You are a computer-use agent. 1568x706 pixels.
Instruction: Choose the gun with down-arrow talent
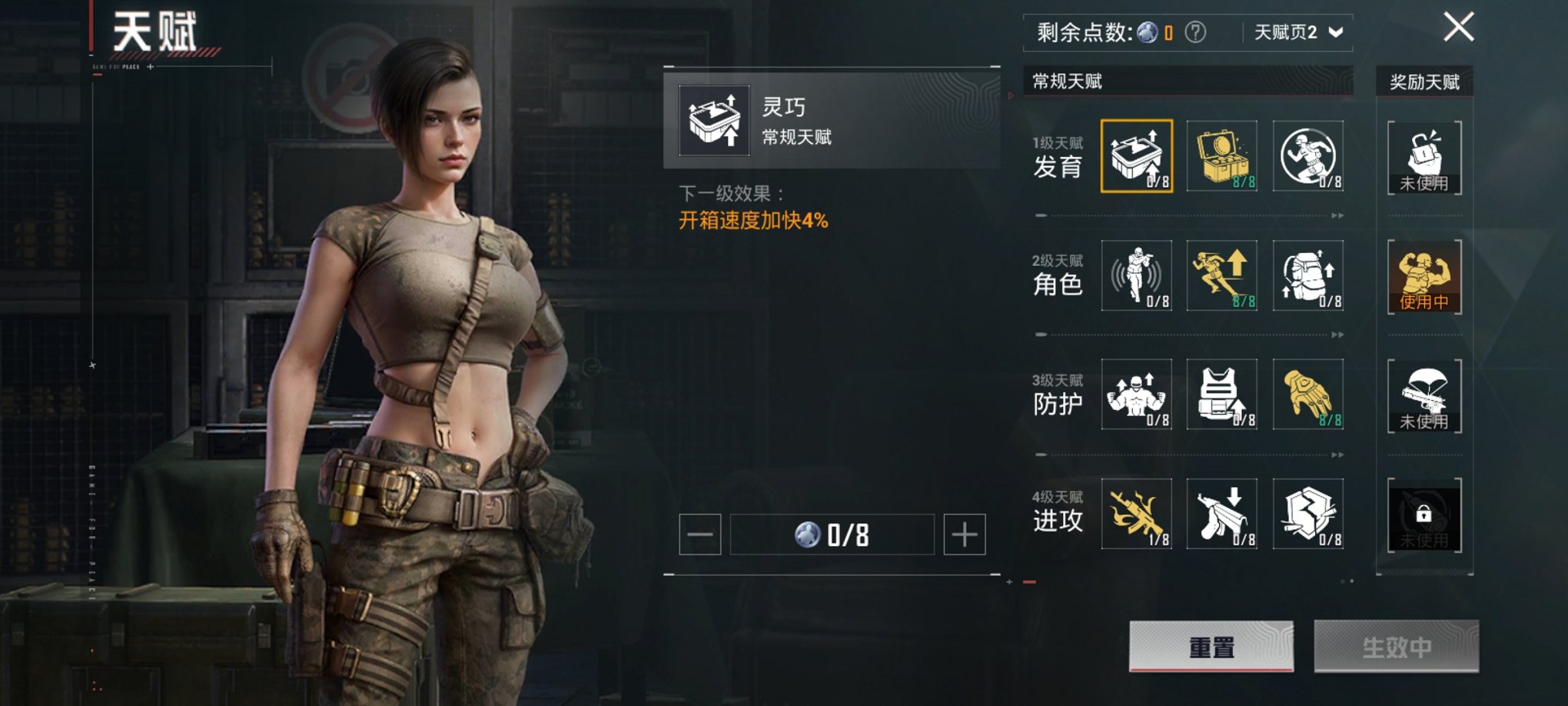pyautogui.click(x=1222, y=513)
